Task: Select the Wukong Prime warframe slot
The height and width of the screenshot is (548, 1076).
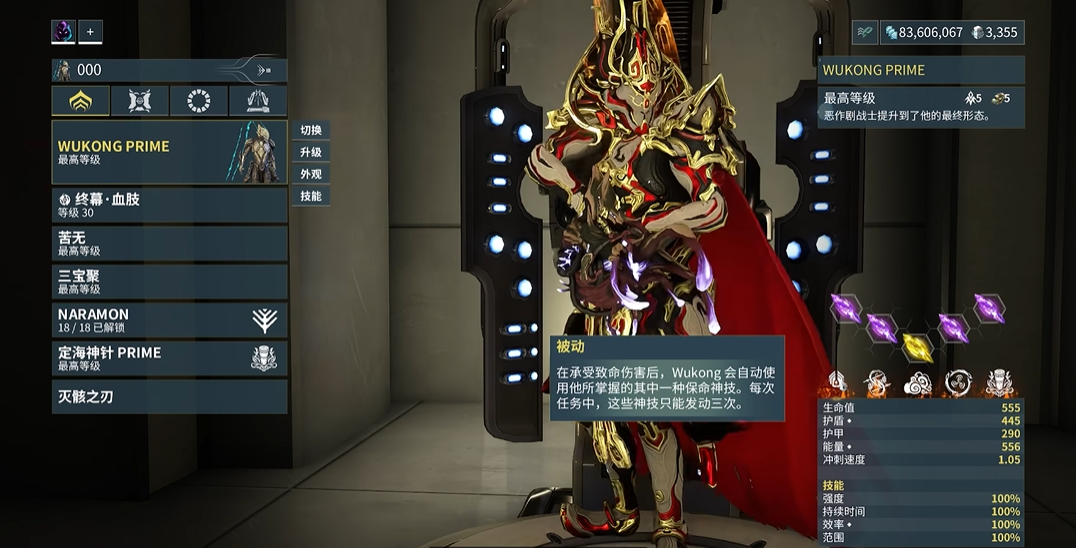Action: pyautogui.click(x=169, y=152)
